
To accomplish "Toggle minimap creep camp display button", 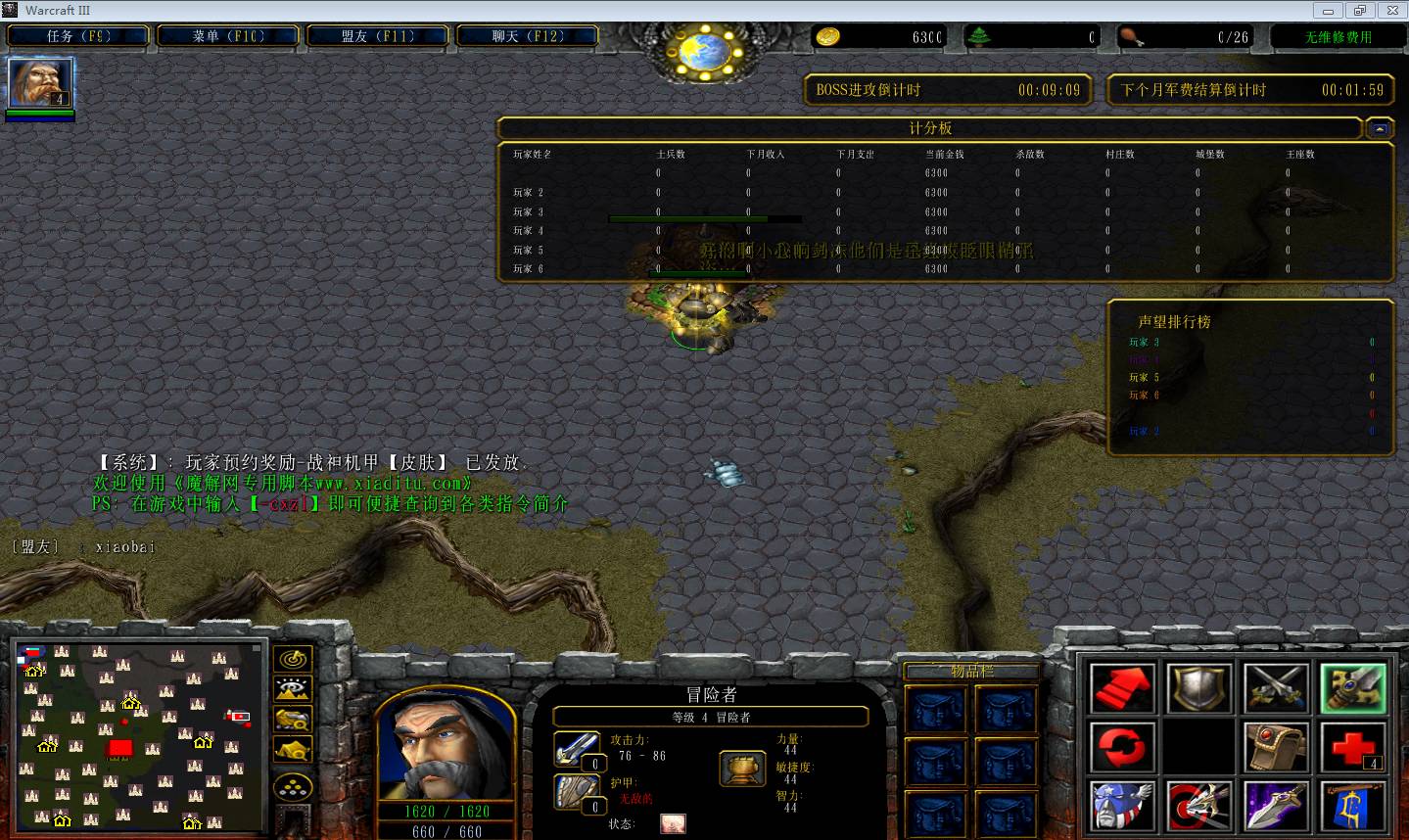I will [x=293, y=750].
